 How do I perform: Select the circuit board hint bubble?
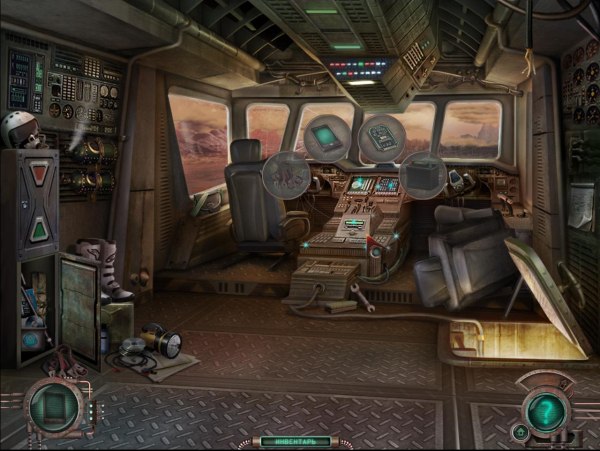pyautogui.click(x=380, y=137)
